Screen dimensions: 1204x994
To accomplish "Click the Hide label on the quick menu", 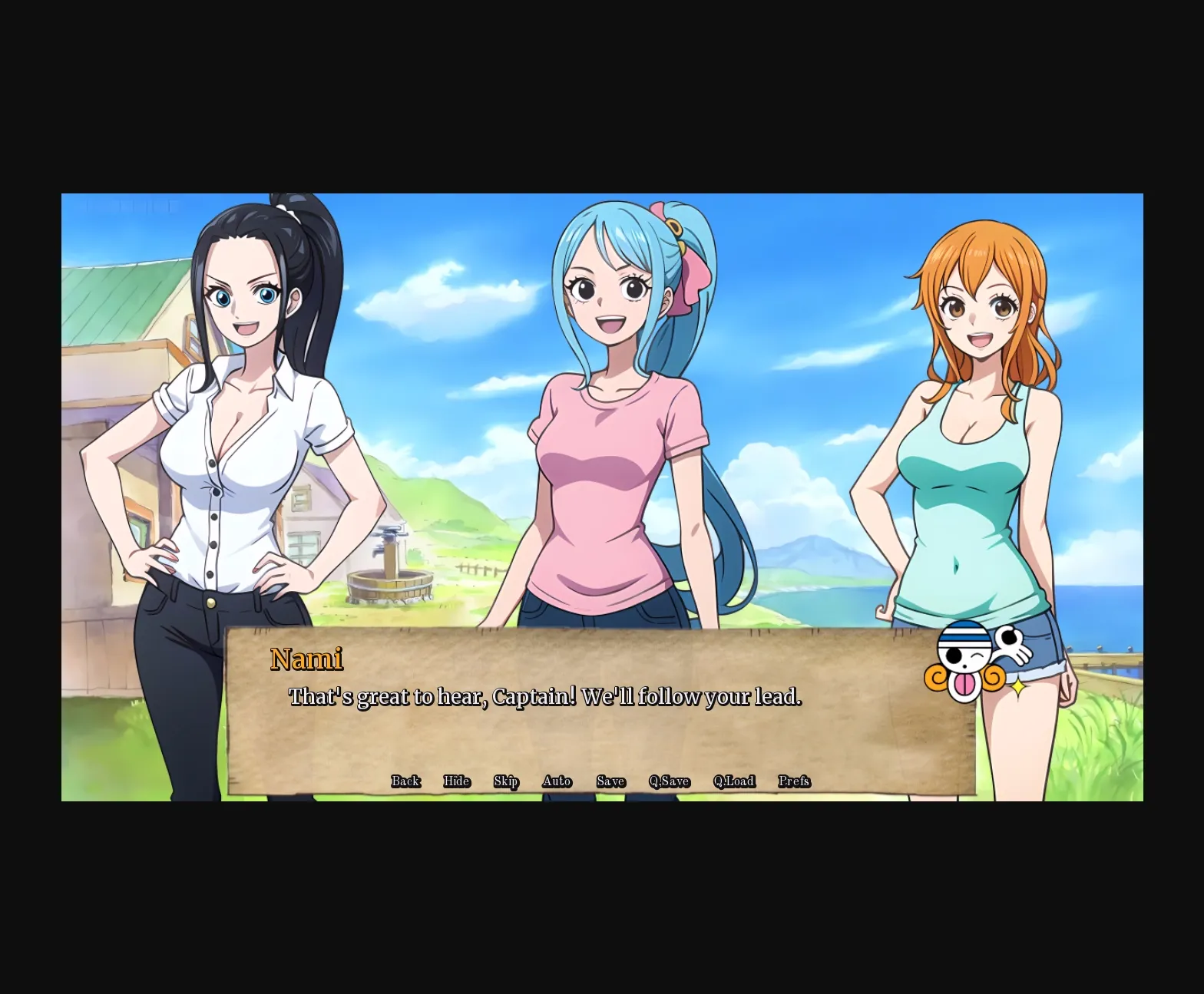I will coord(457,781).
